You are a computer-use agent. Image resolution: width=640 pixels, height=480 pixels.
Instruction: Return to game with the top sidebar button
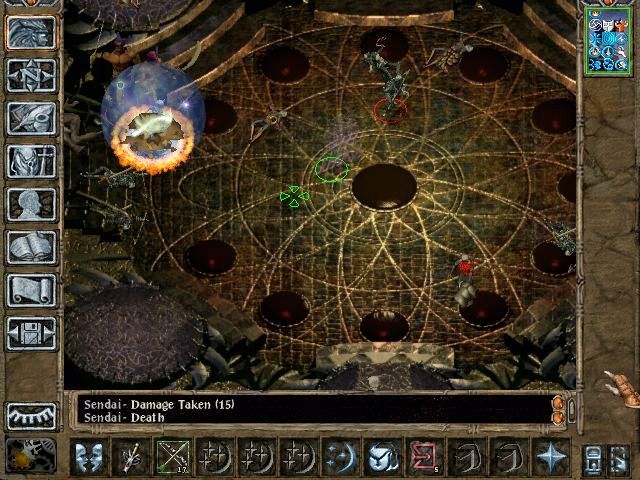31,31
